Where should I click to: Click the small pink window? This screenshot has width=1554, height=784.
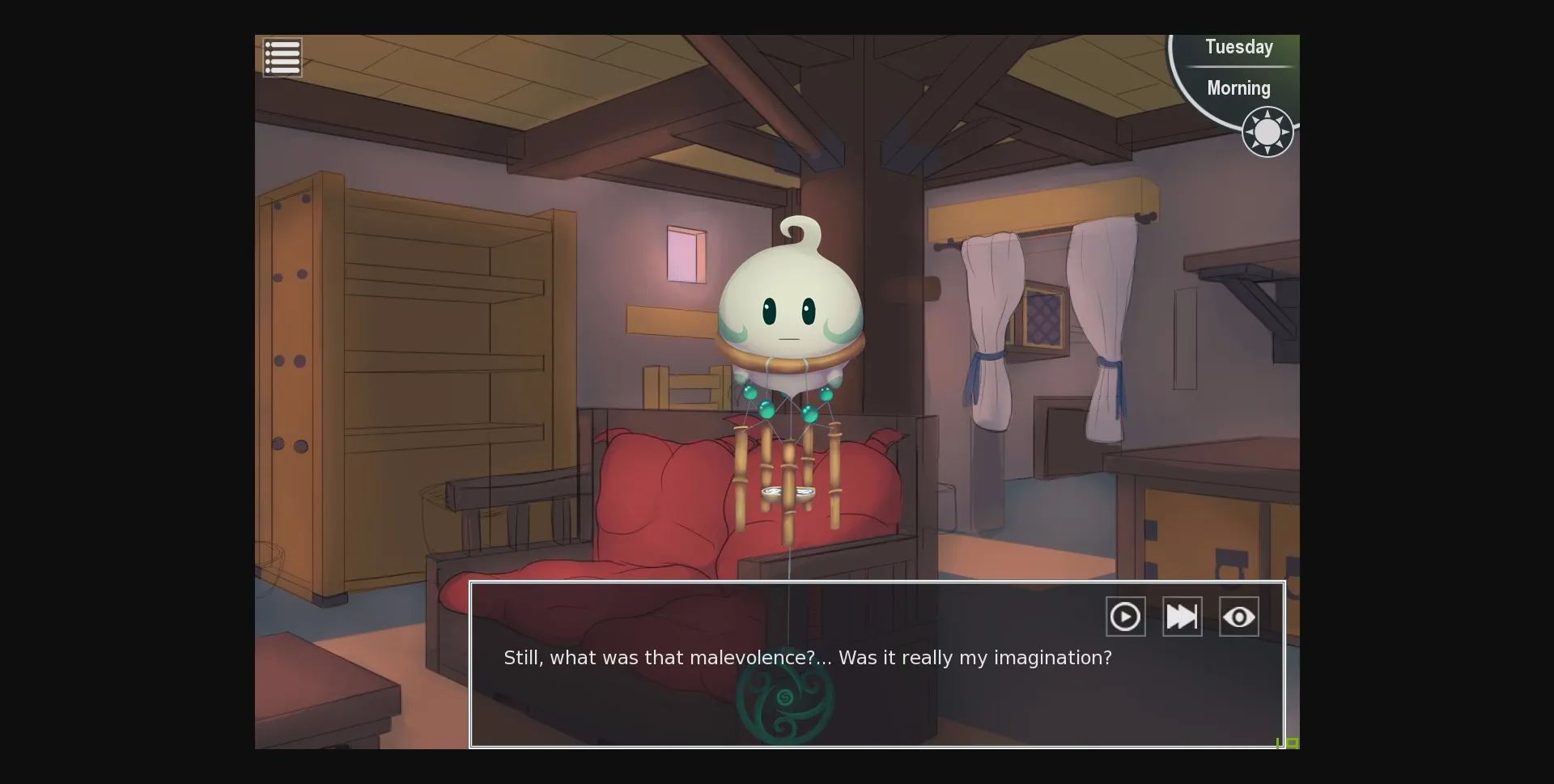point(684,255)
